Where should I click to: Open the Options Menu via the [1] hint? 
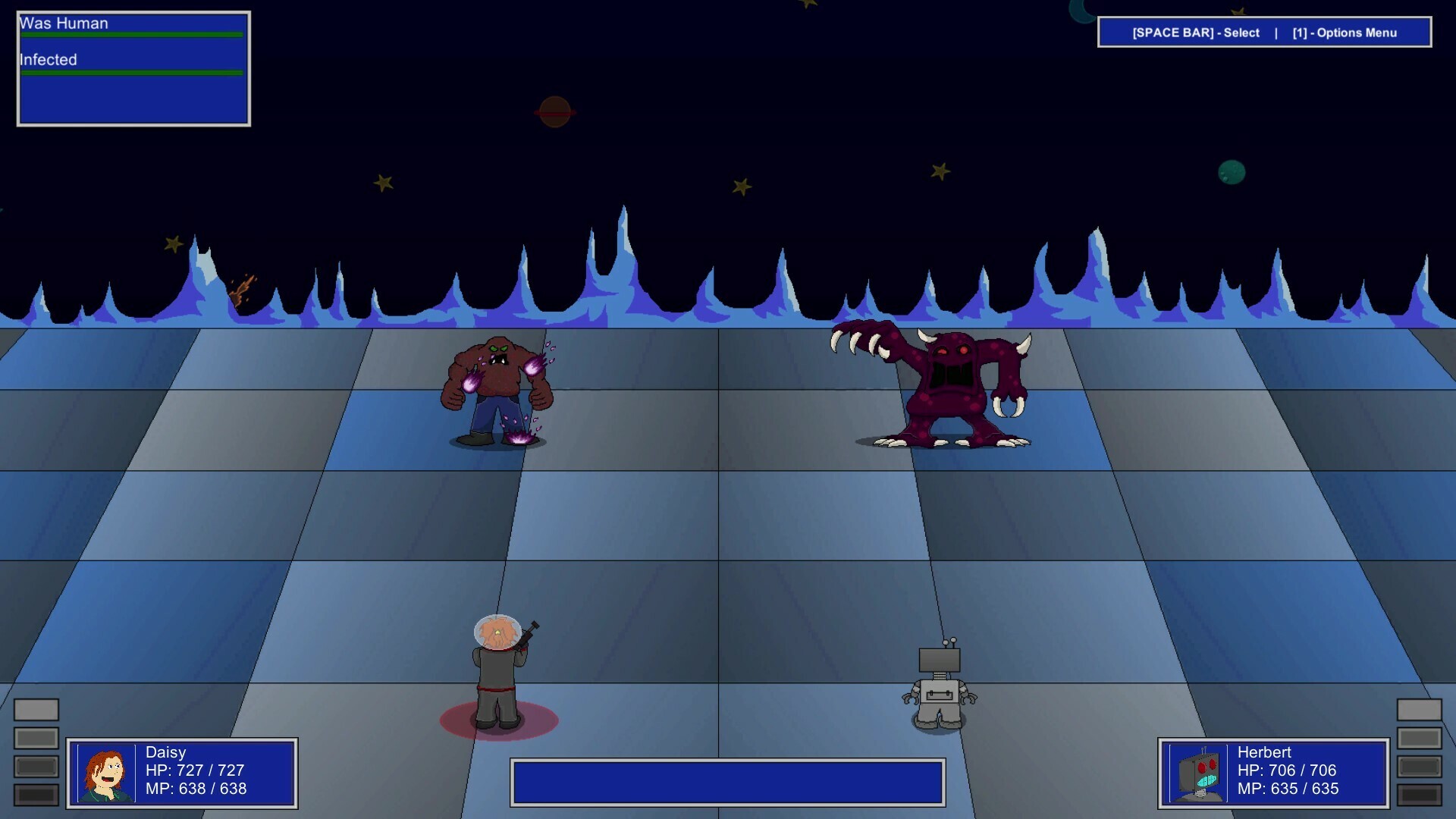pos(1344,33)
